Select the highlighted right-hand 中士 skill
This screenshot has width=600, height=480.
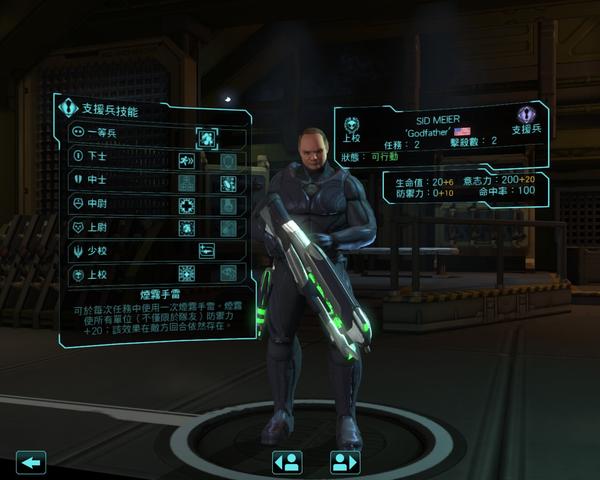[x=229, y=183]
